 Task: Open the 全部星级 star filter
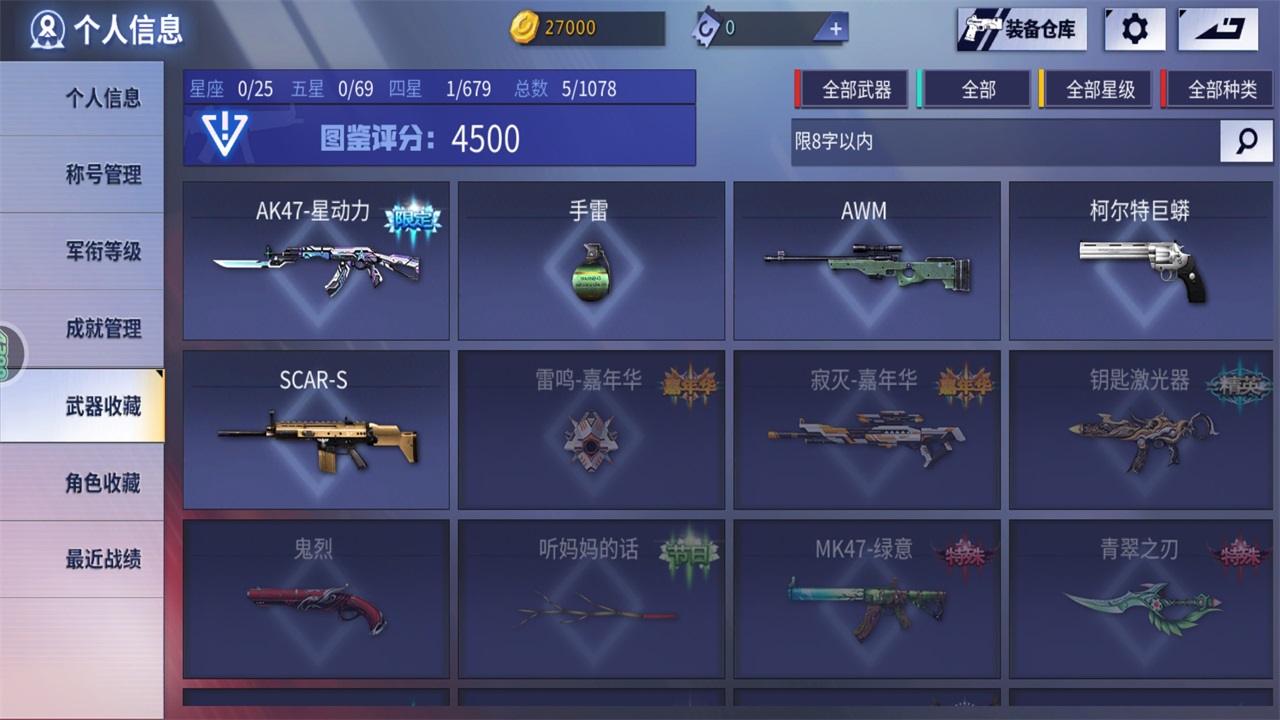click(x=1100, y=90)
